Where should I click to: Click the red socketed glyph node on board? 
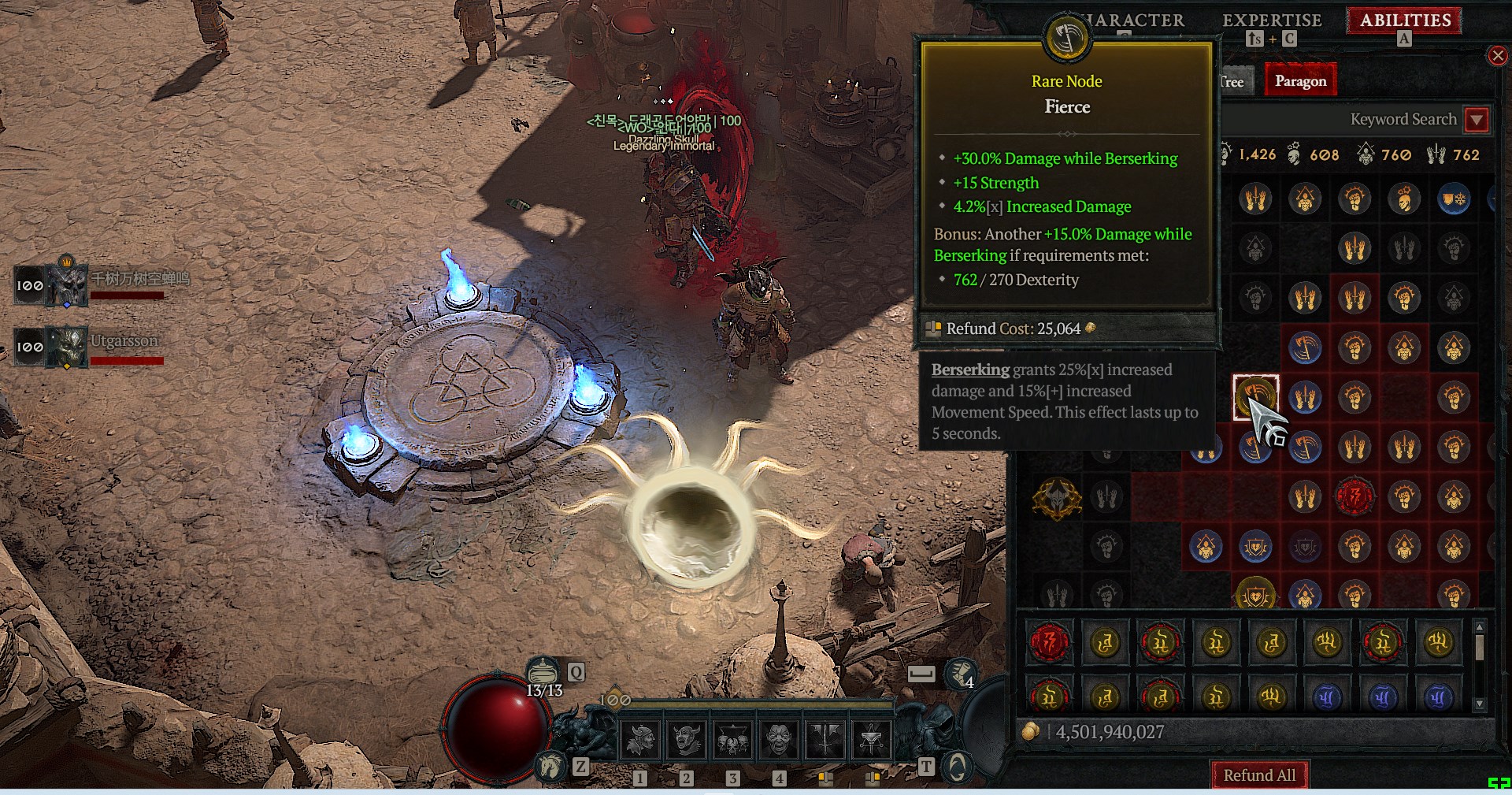coord(1354,497)
